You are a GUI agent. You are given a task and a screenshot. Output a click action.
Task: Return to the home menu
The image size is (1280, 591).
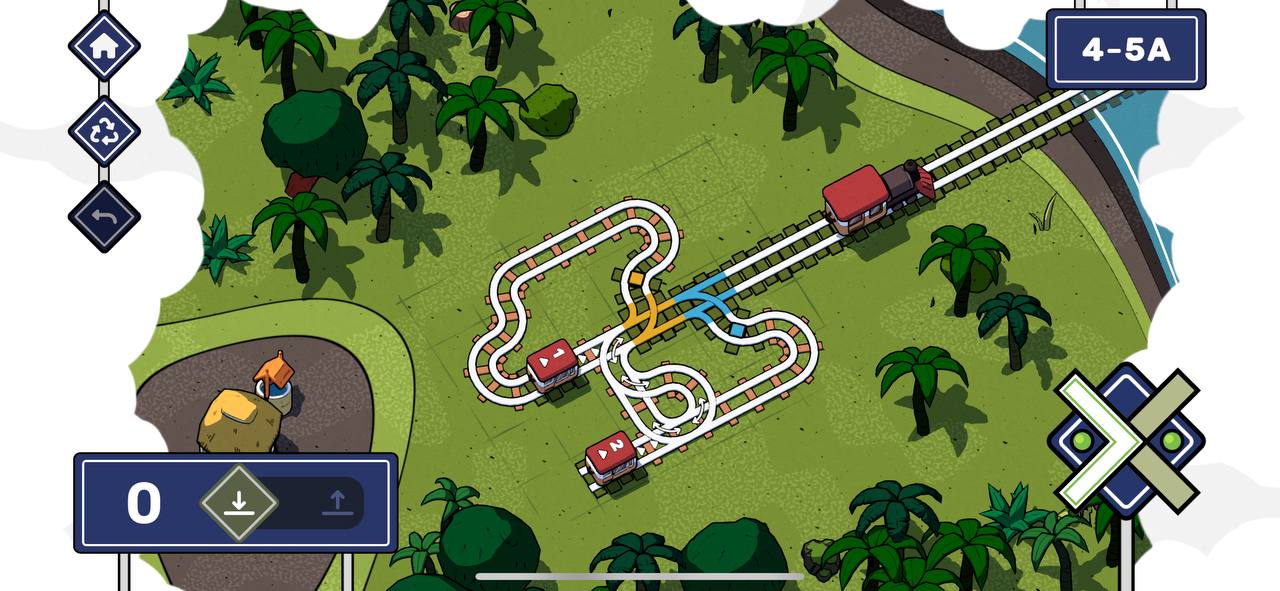[x=104, y=45]
